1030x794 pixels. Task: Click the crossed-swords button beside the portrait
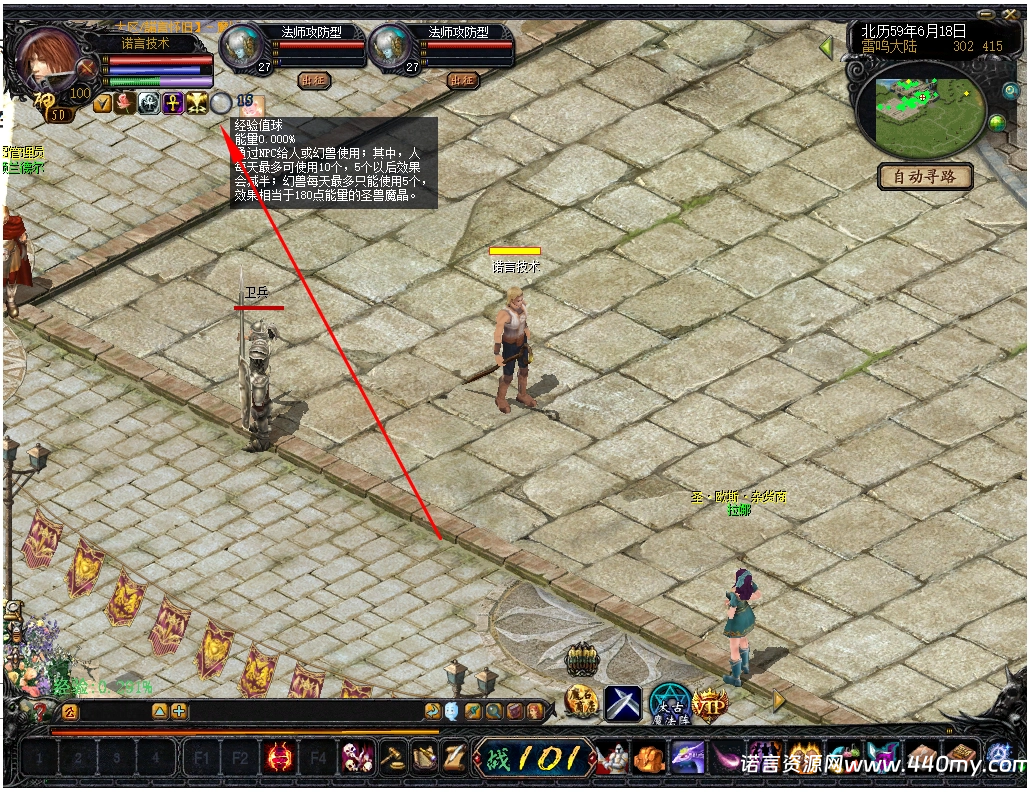coord(89,70)
